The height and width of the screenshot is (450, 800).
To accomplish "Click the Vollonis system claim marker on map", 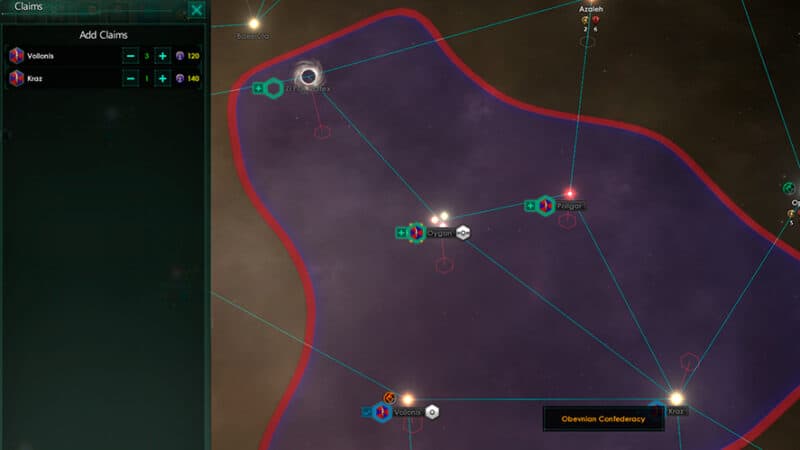I will click(x=381, y=412).
